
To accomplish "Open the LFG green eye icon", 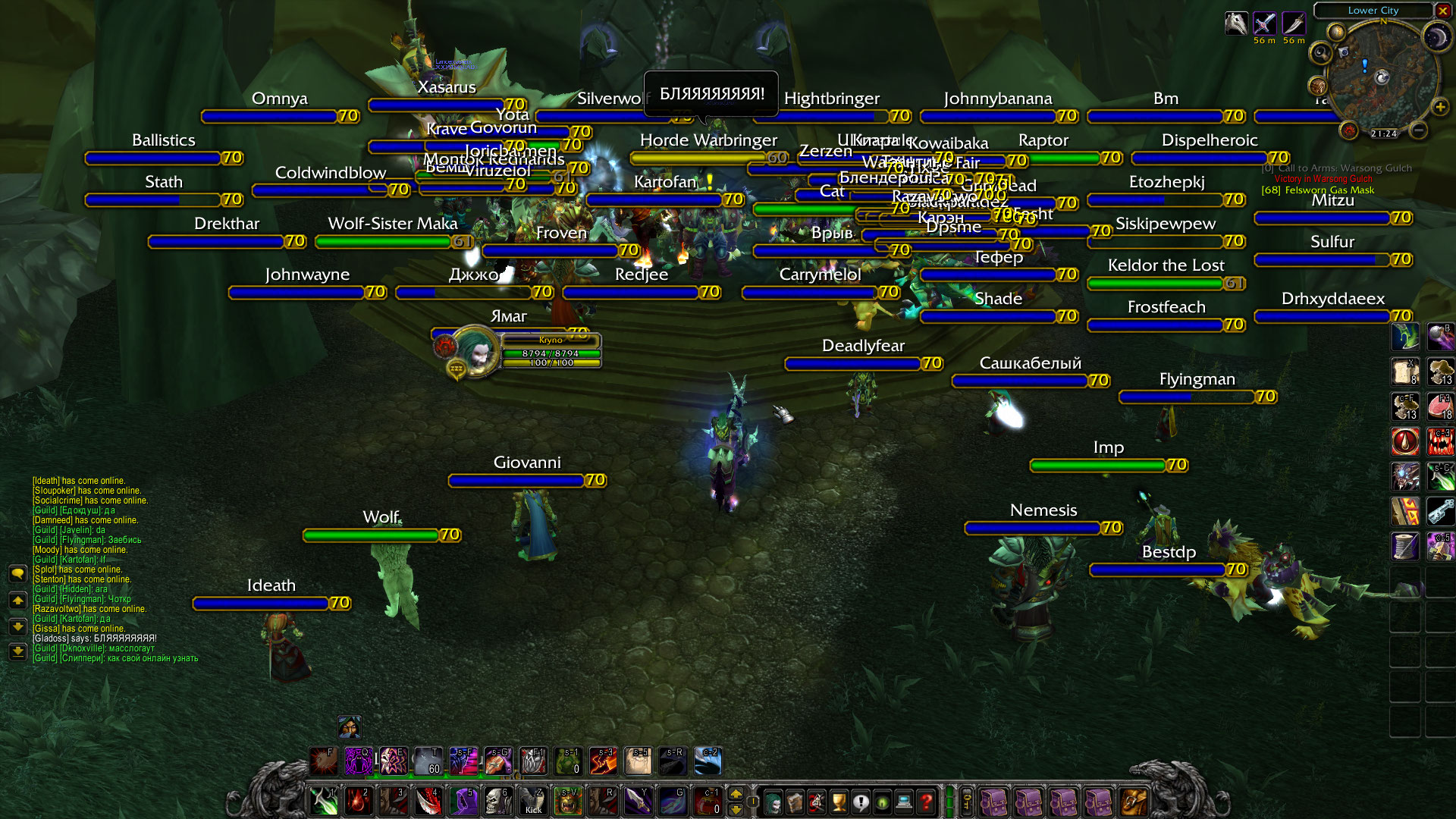I will coord(880,802).
